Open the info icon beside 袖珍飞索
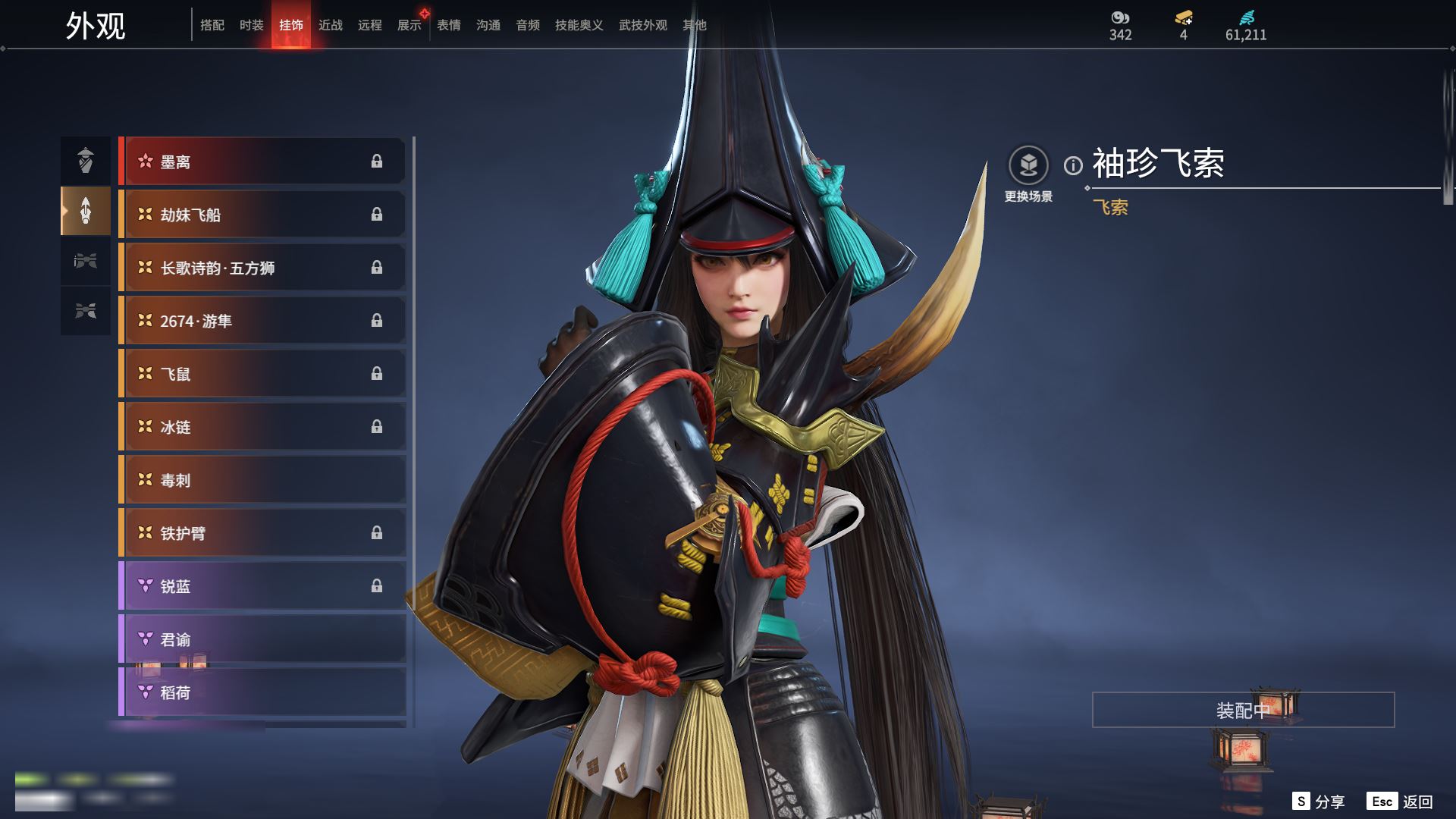1456x819 pixels. [1073, 165]
